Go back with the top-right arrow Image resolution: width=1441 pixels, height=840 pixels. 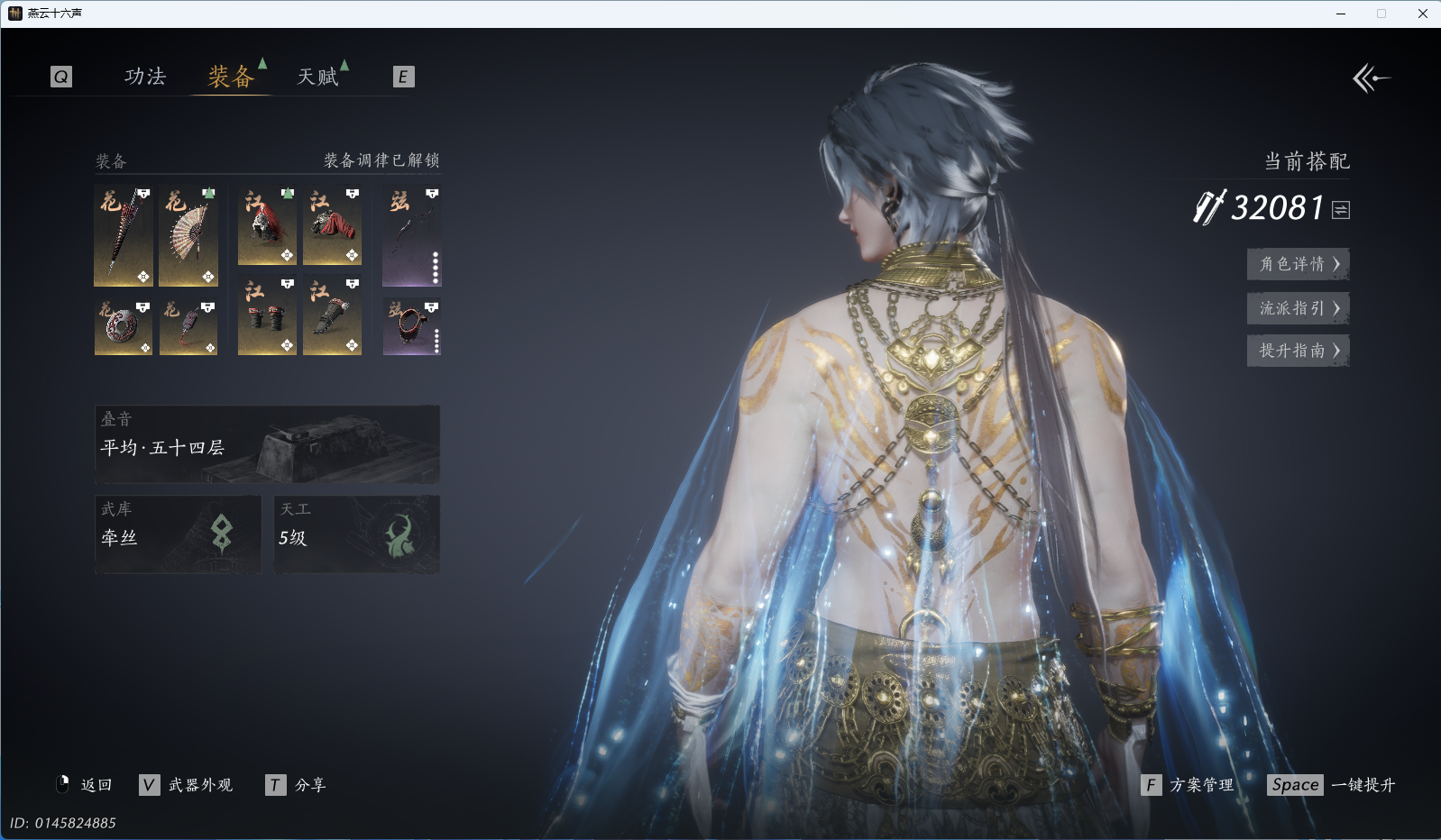tap(1371, 78)
